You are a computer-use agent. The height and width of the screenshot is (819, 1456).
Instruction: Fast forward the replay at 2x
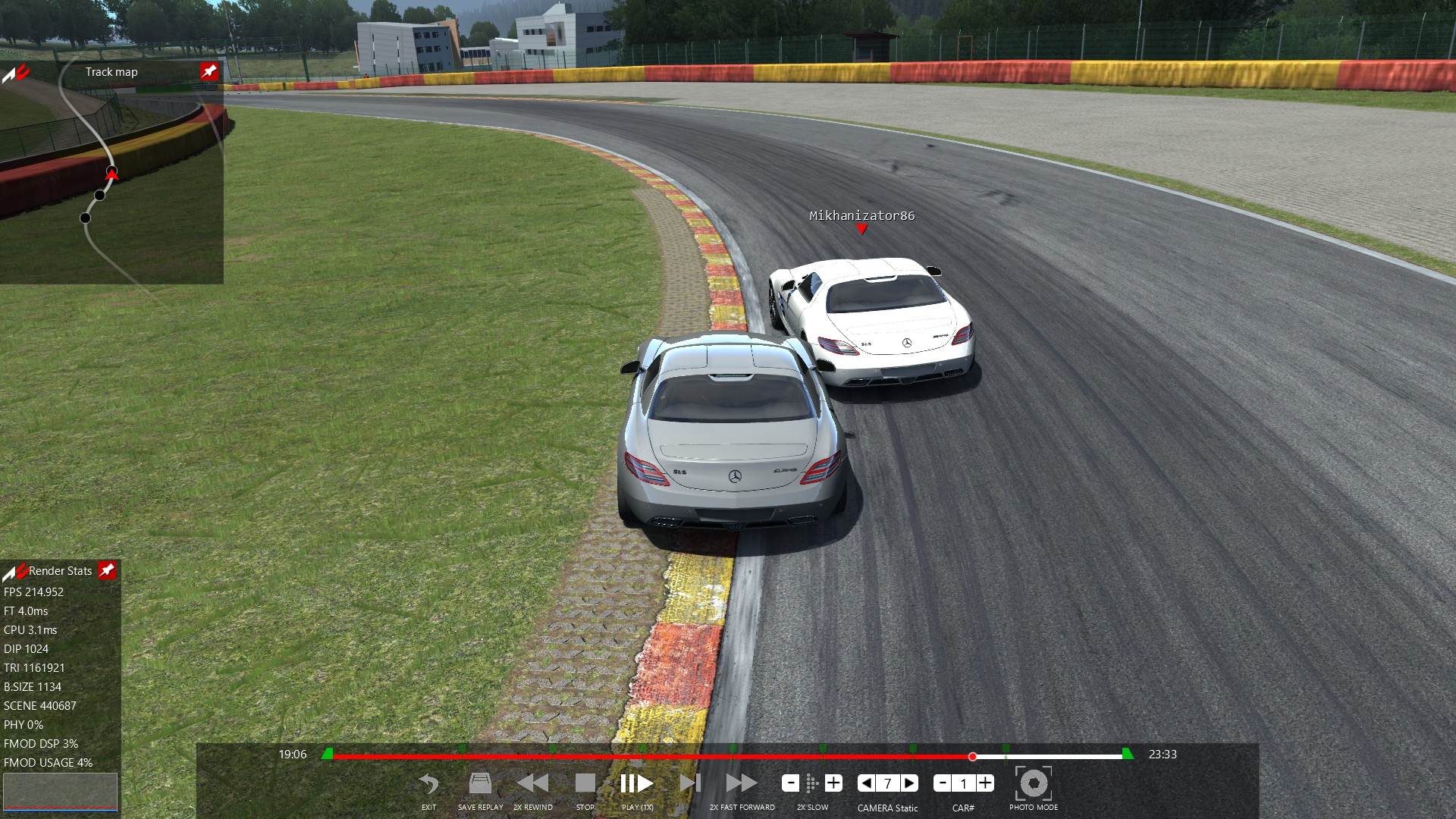pyautogui.click(x=741, y=784)
